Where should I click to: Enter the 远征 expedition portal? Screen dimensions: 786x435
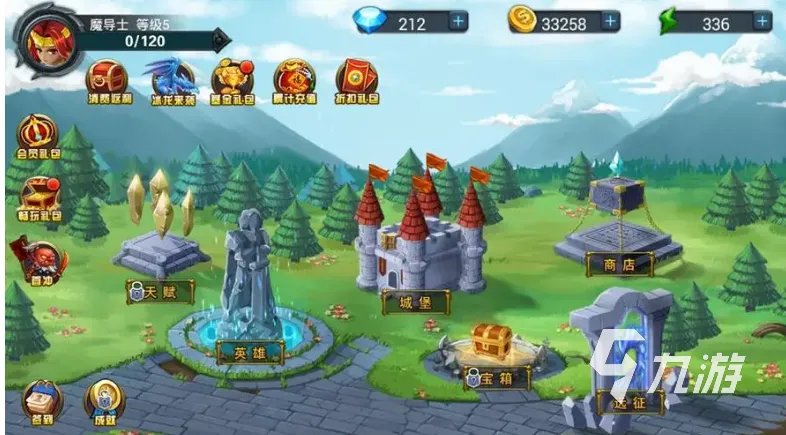618,403
